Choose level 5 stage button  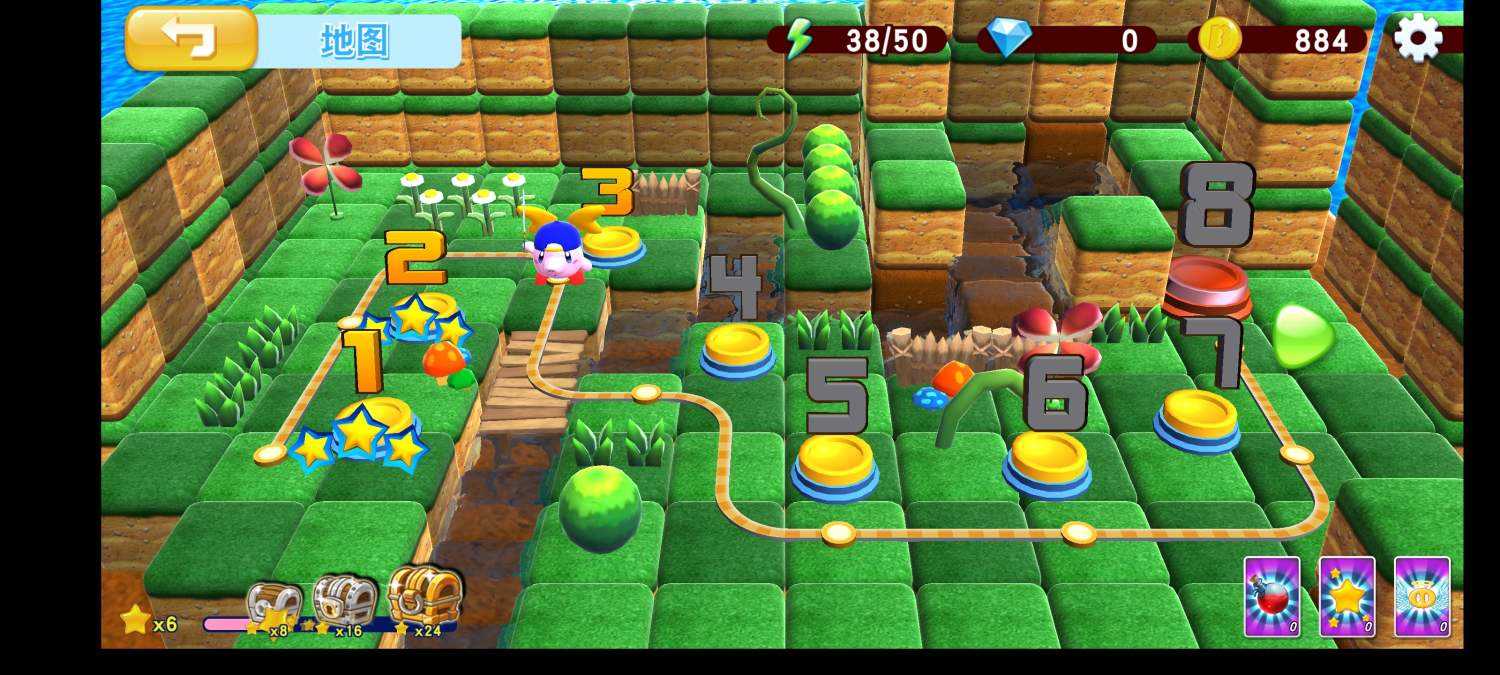tap(835, 462)
